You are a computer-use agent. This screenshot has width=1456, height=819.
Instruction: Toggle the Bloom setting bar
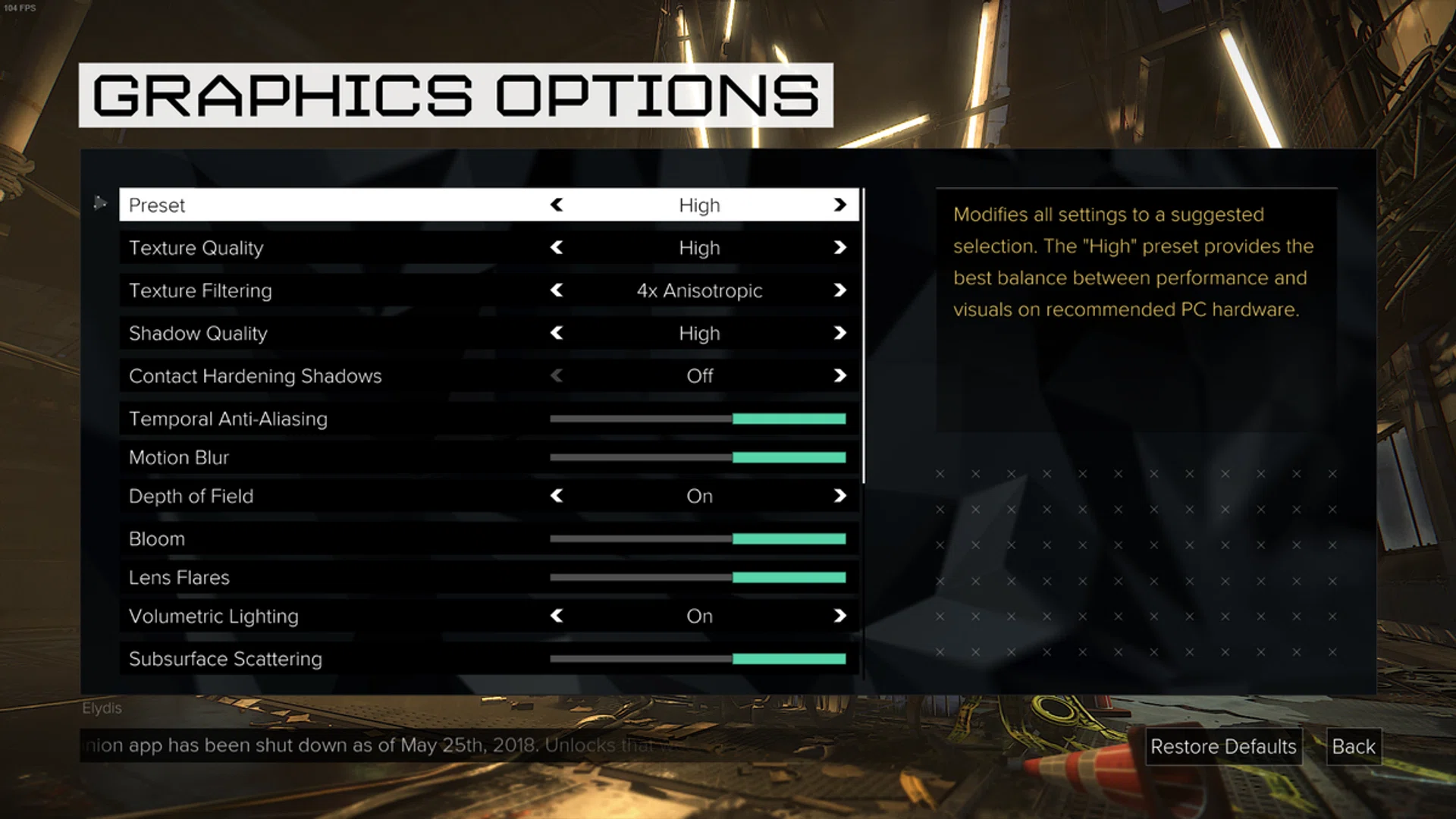pos(698,538)
